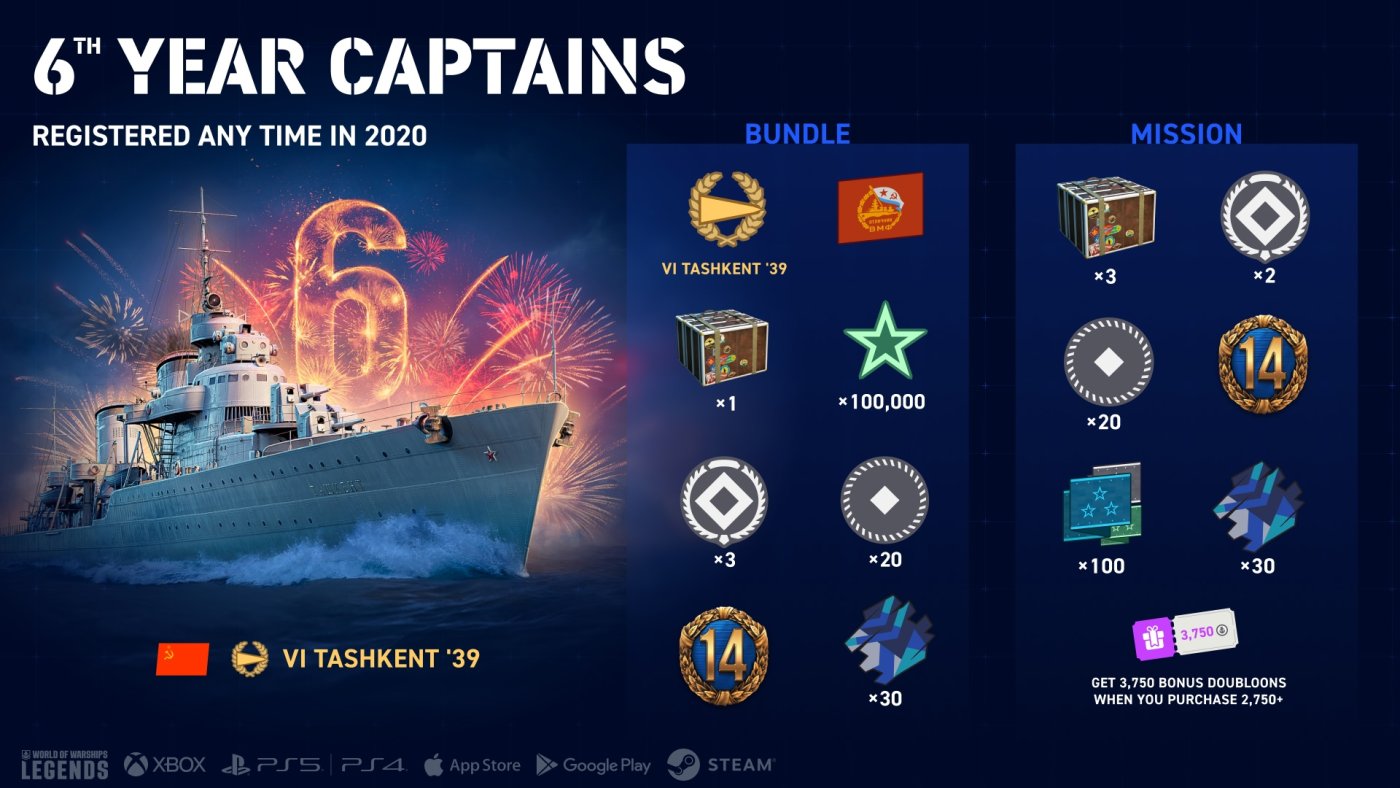
Task: Select the VI Tashkent '39 emblem in Bundle
Action: point(727,209)
